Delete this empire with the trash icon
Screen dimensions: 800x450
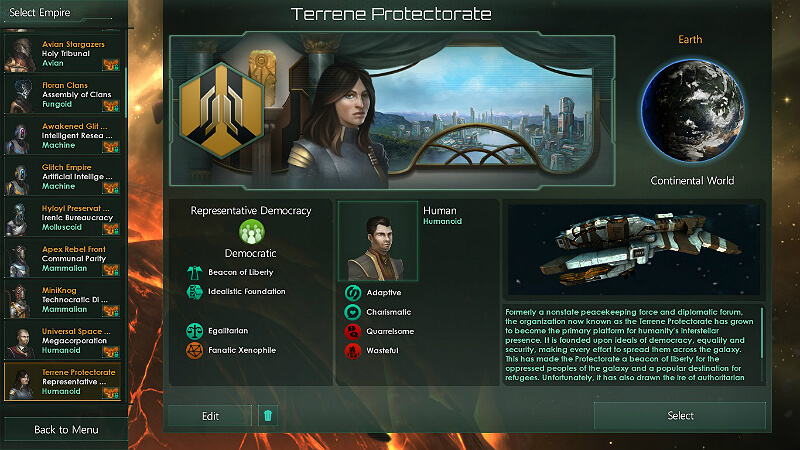267,416
